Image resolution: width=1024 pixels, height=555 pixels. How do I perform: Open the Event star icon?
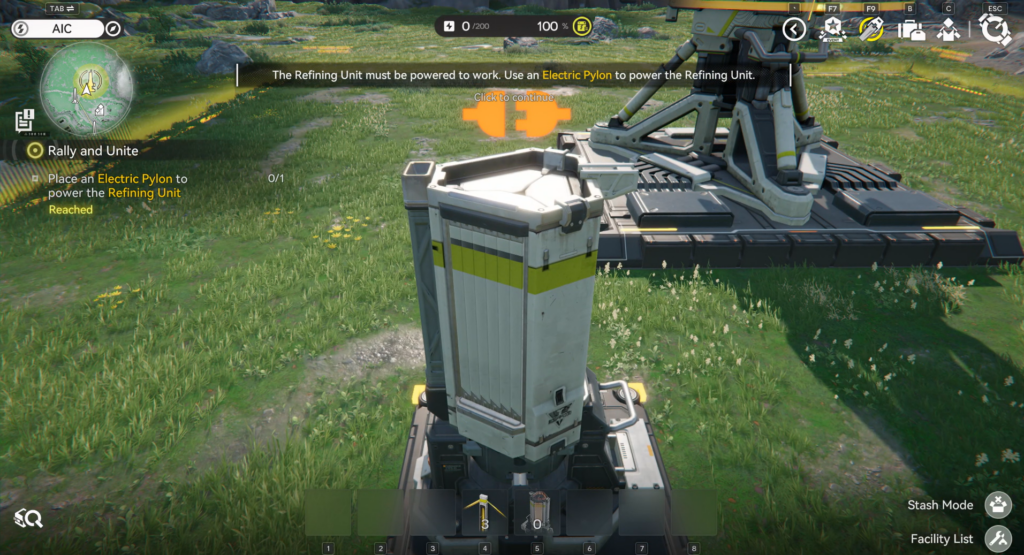(832, 29)
